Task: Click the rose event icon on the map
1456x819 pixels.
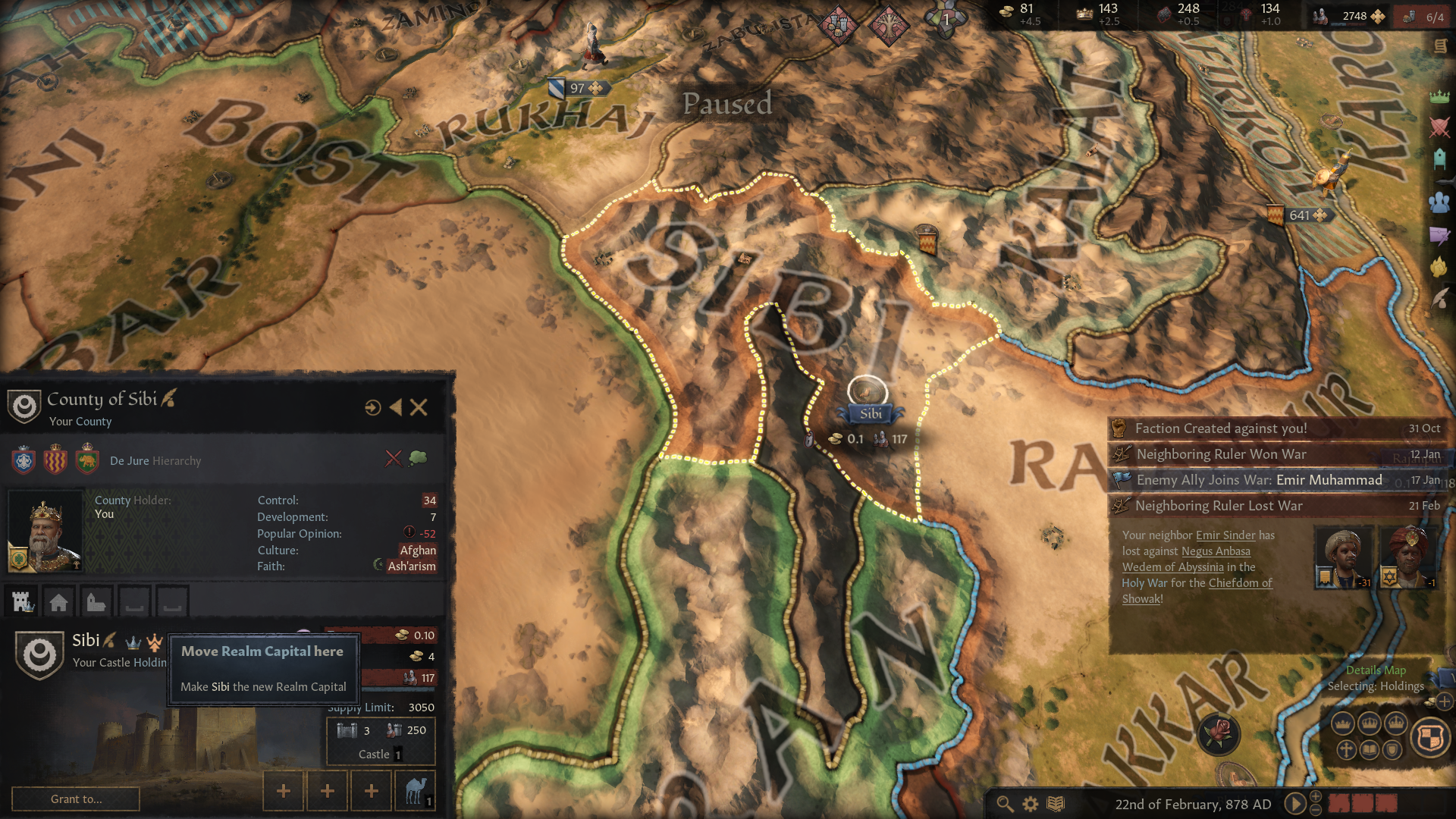Action: 1219,734
